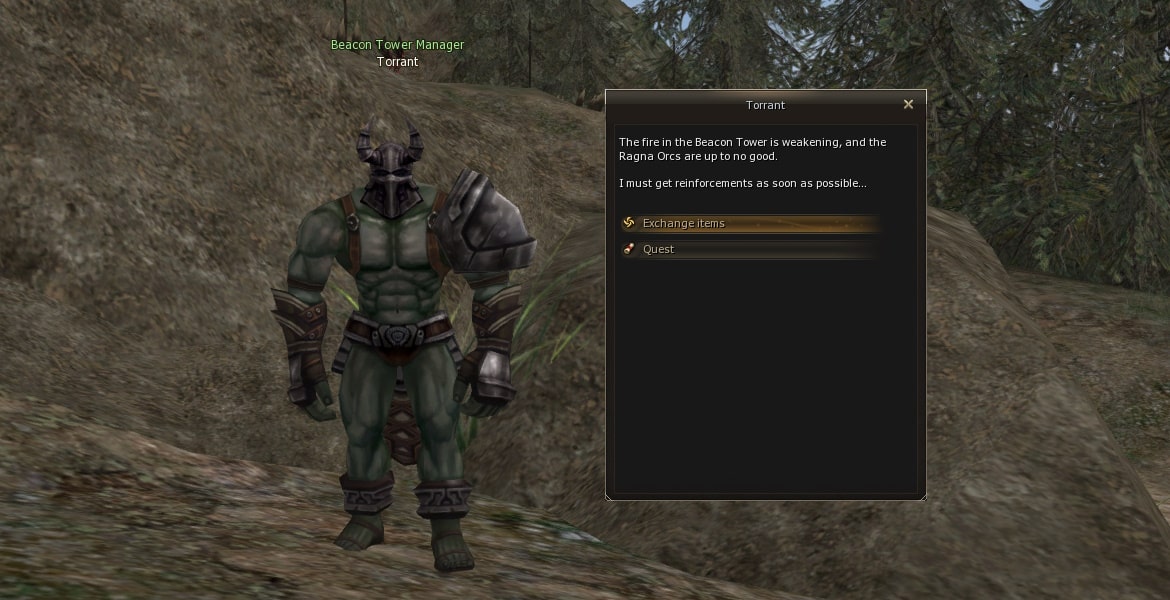The height and width of the screenshot is (600, 1170).
Task: Select the Quest dialogue option
Action: coord(659,250)
